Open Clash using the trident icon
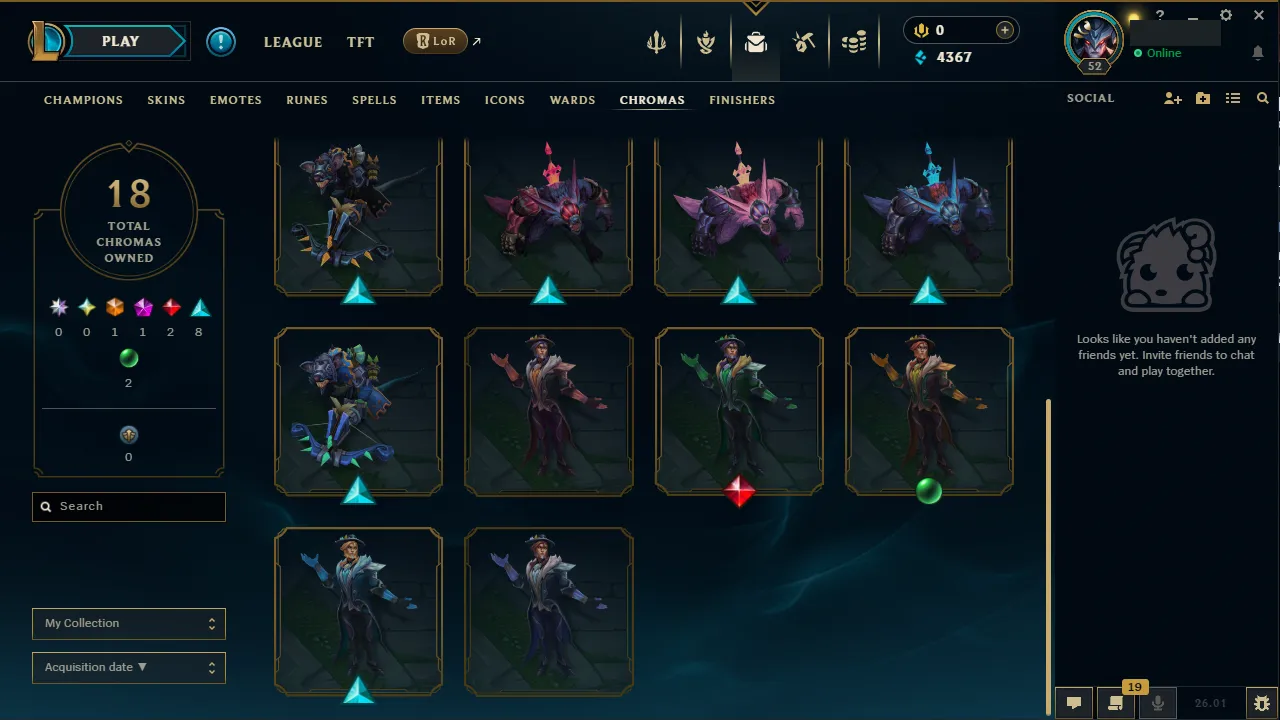The height and width of the screenshot is (720, 1280). [x=655, y=42]
